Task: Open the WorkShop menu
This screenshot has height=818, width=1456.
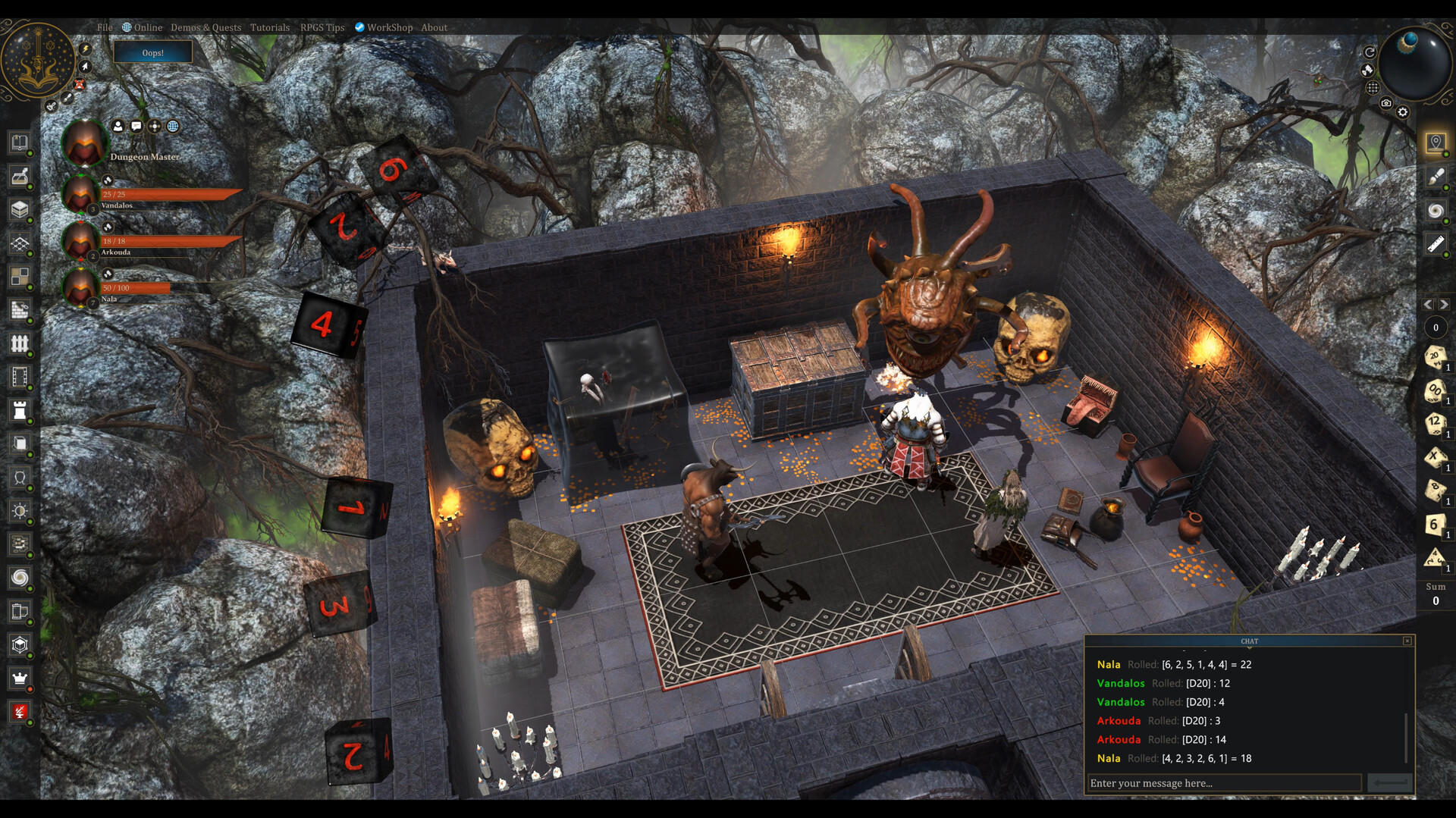Action: click(x=389, y=27)
